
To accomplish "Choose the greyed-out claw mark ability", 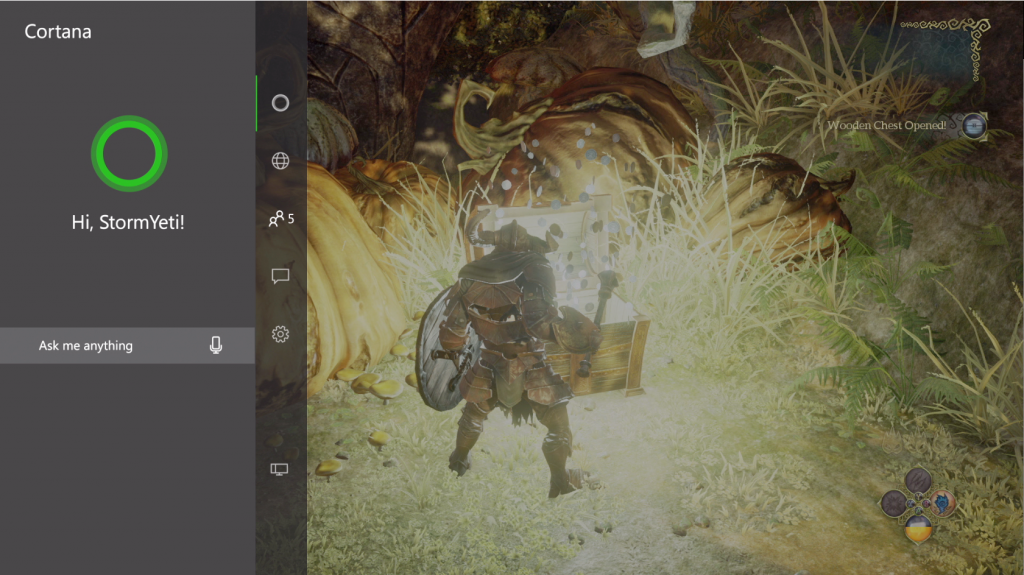I will pos(917,481).
